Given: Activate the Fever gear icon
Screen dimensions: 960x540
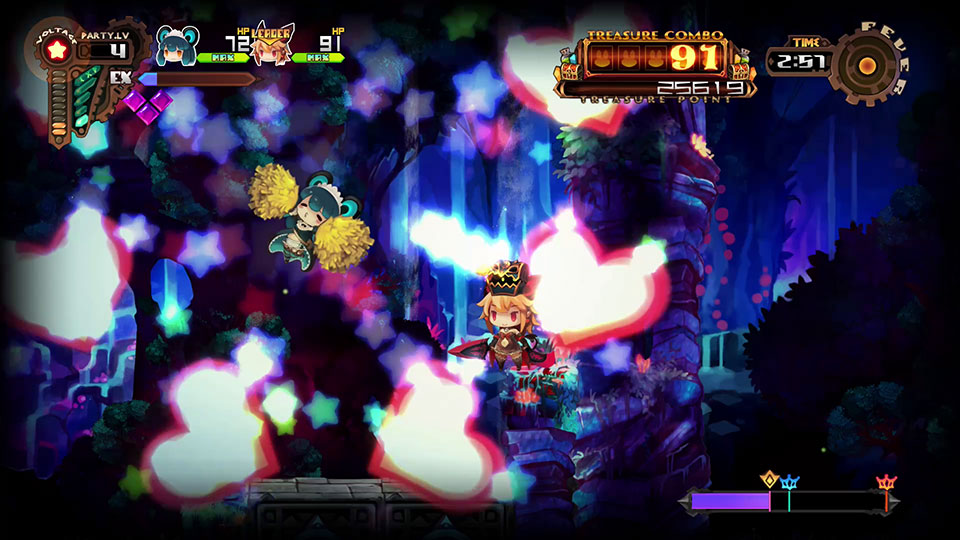Looking at the screenshot, I should coord(866,64).
